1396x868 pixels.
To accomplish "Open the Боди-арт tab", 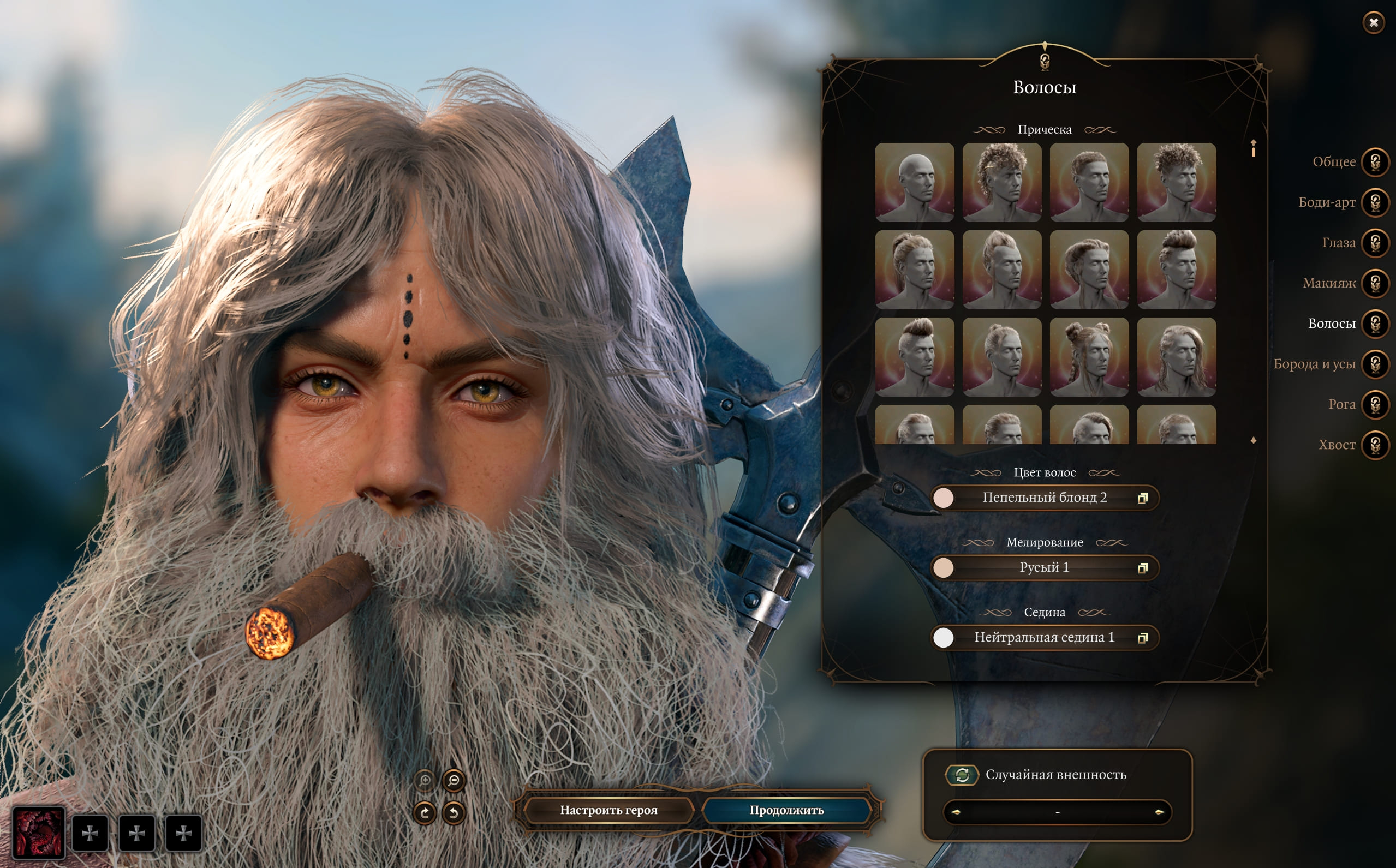I will click(1375, 202).
